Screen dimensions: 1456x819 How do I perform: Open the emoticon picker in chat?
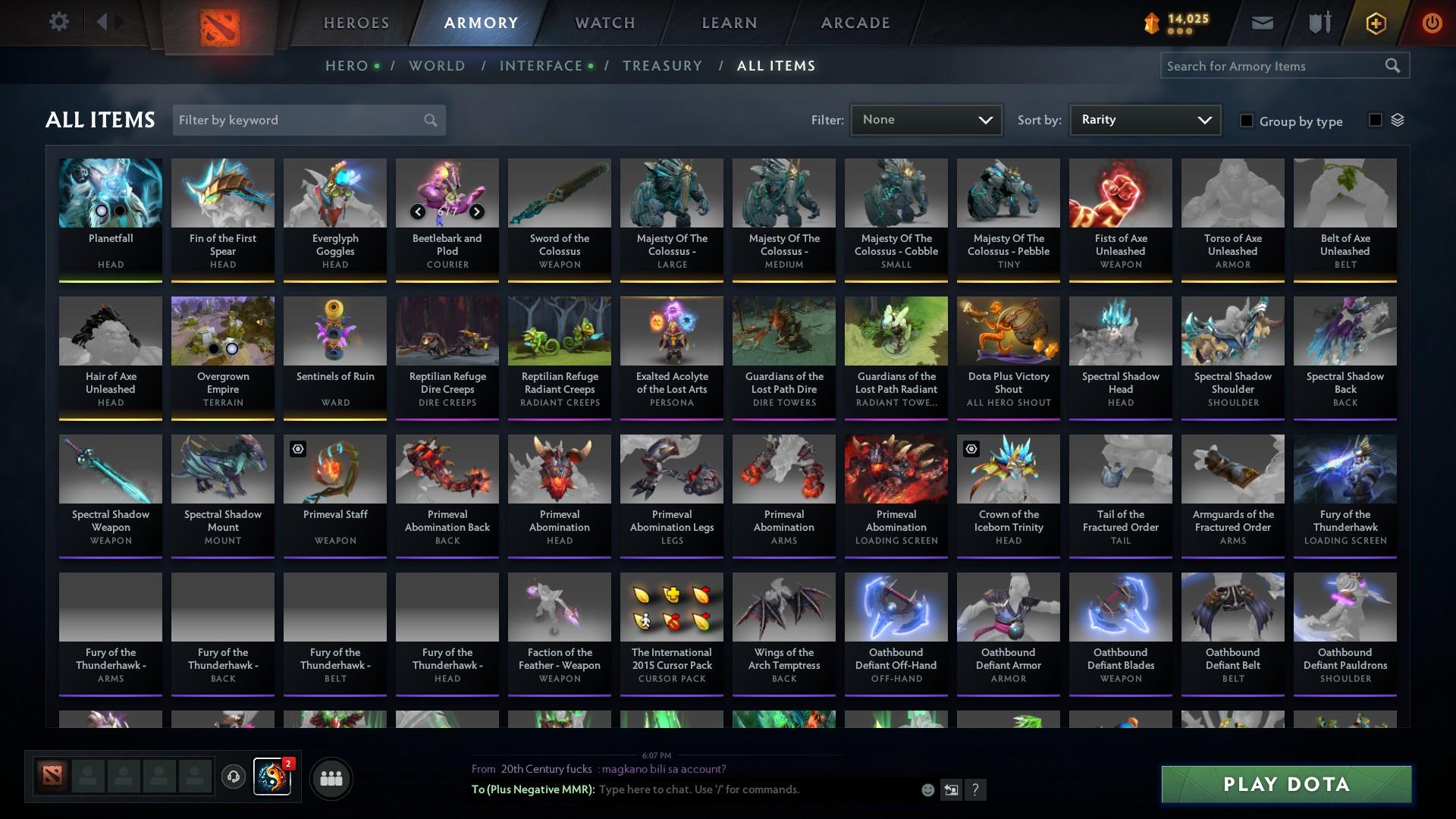927,789
